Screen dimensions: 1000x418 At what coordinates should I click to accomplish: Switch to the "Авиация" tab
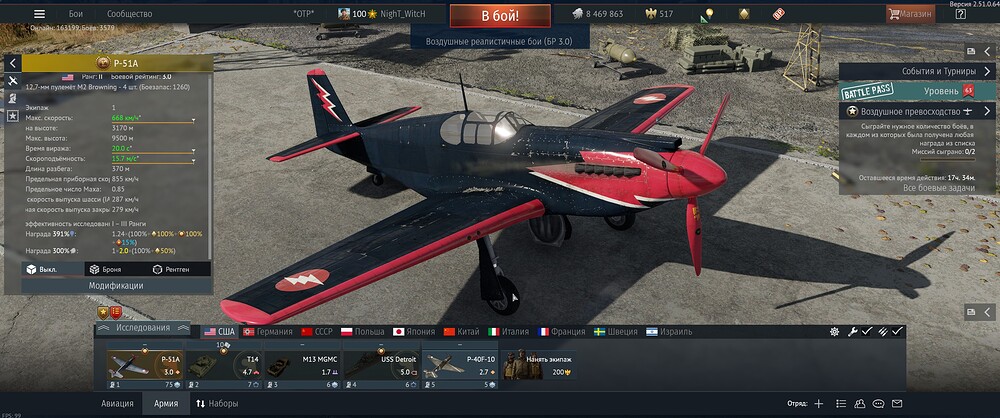[x=117, y=403]
